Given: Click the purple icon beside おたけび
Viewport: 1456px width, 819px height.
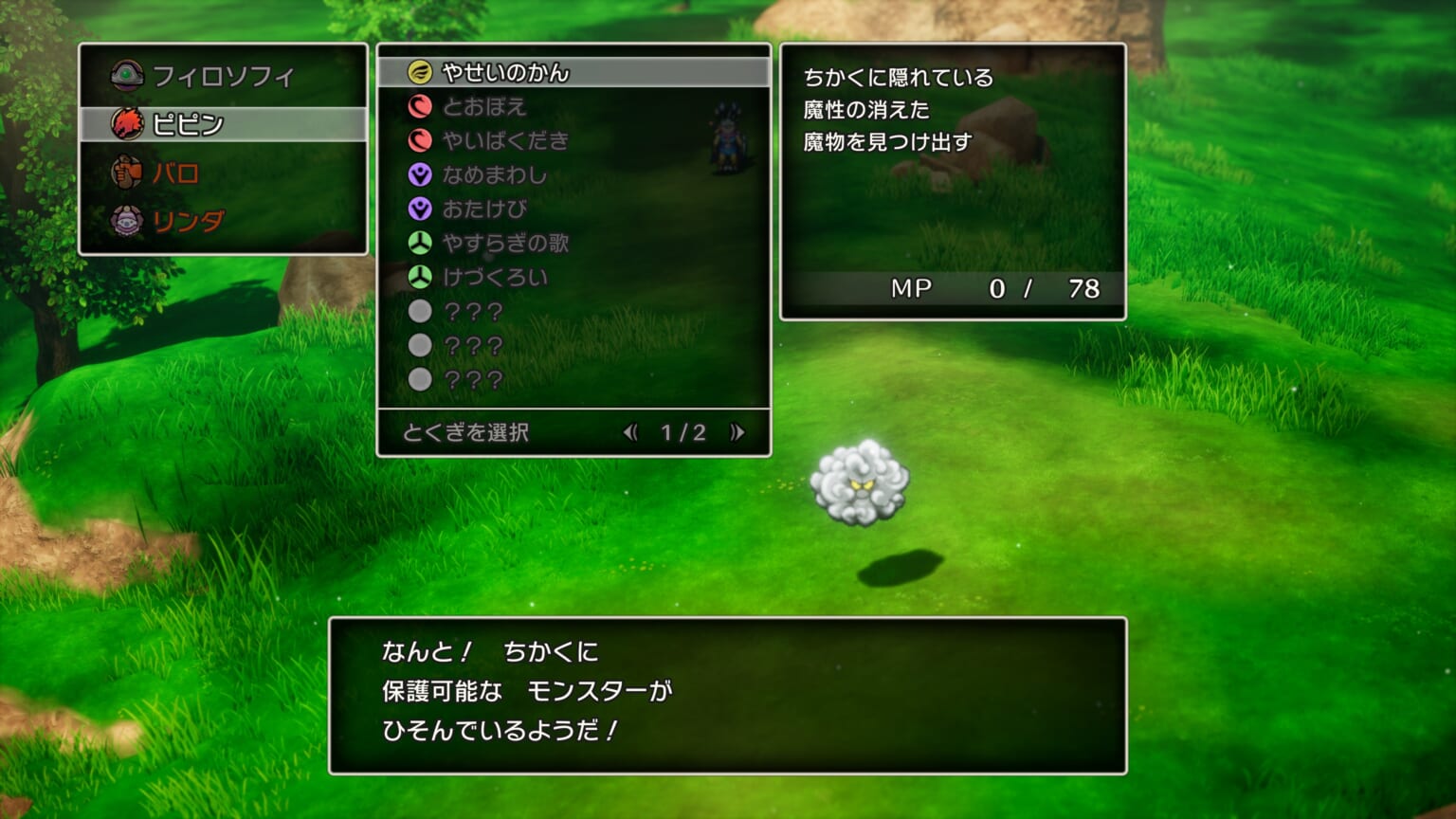Looking at the screenshot, I should tap(418, 209).
